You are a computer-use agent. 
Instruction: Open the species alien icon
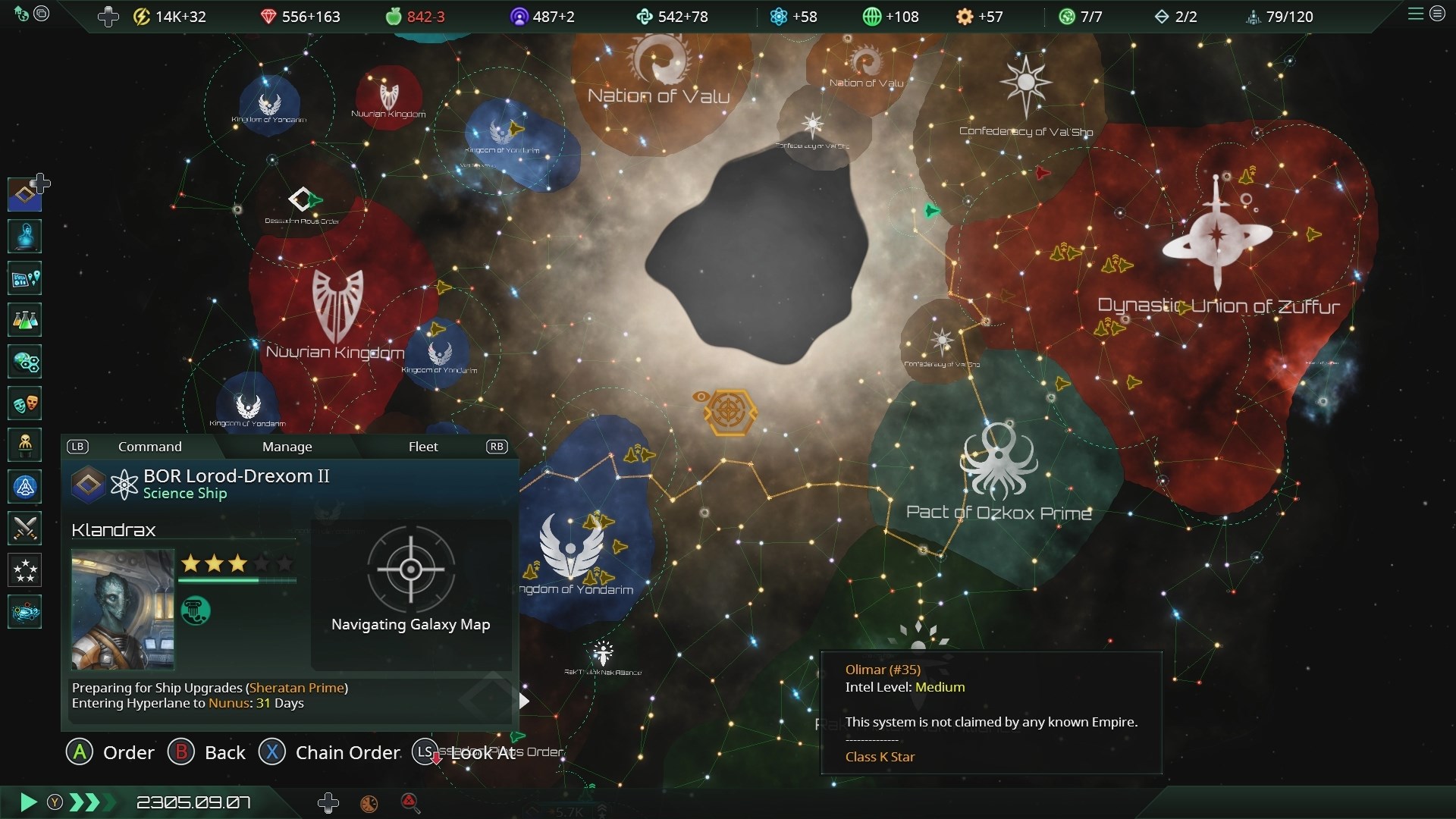[x=25, y=444]
